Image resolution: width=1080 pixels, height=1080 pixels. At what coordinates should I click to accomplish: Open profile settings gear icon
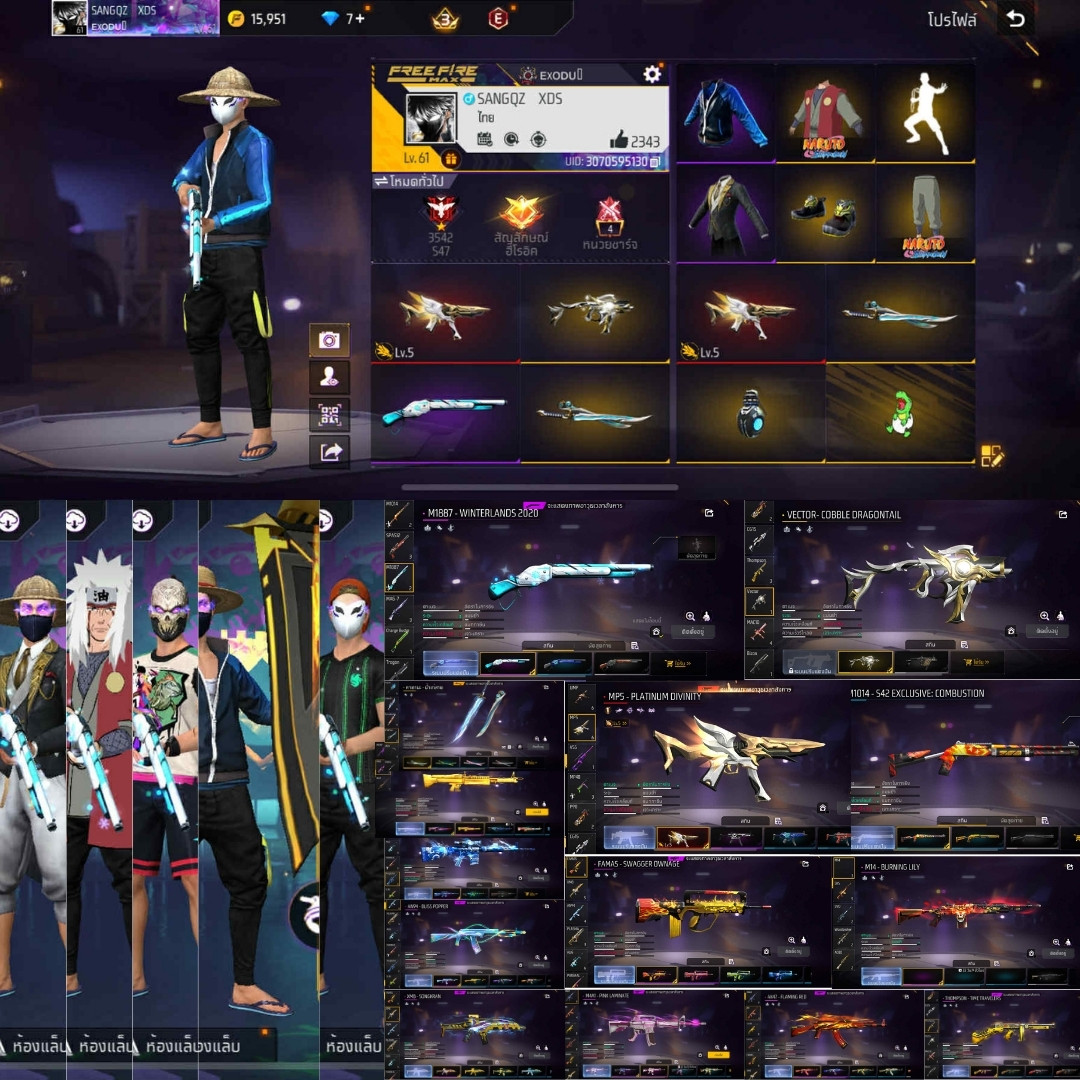point(652,74)
